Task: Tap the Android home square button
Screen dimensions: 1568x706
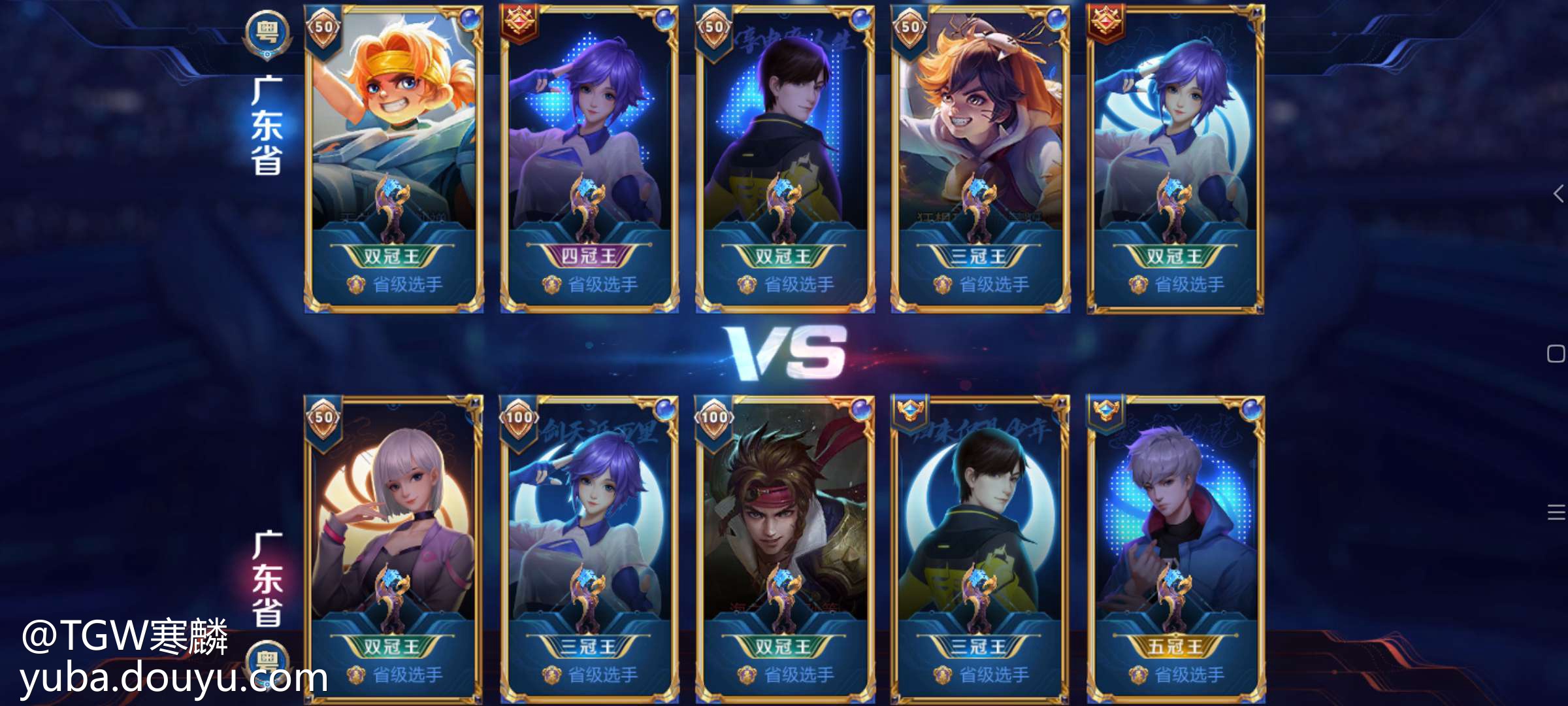Action: 1556,354
